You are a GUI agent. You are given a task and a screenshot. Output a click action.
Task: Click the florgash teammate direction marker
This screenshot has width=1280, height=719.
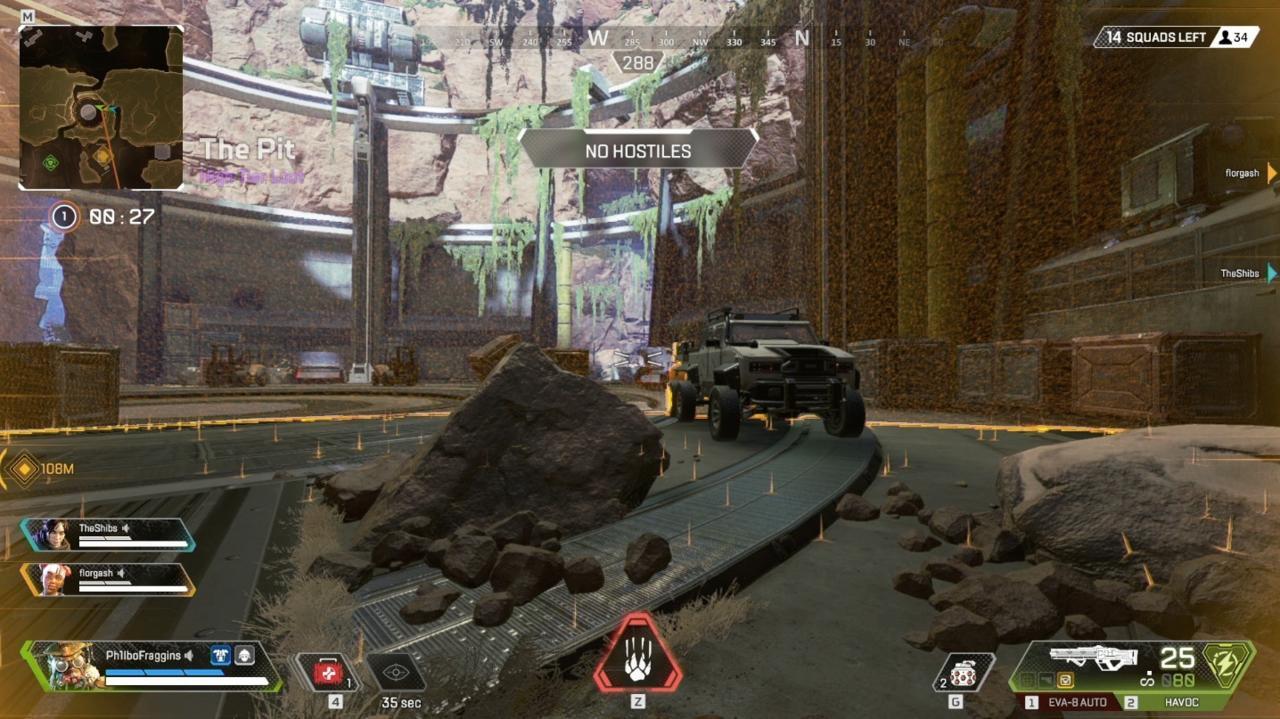[1271, 173]
